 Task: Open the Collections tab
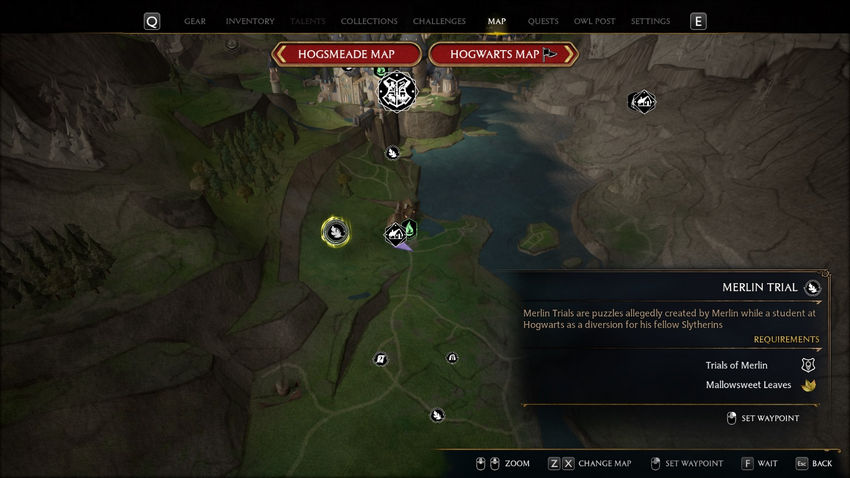point(369,21)
